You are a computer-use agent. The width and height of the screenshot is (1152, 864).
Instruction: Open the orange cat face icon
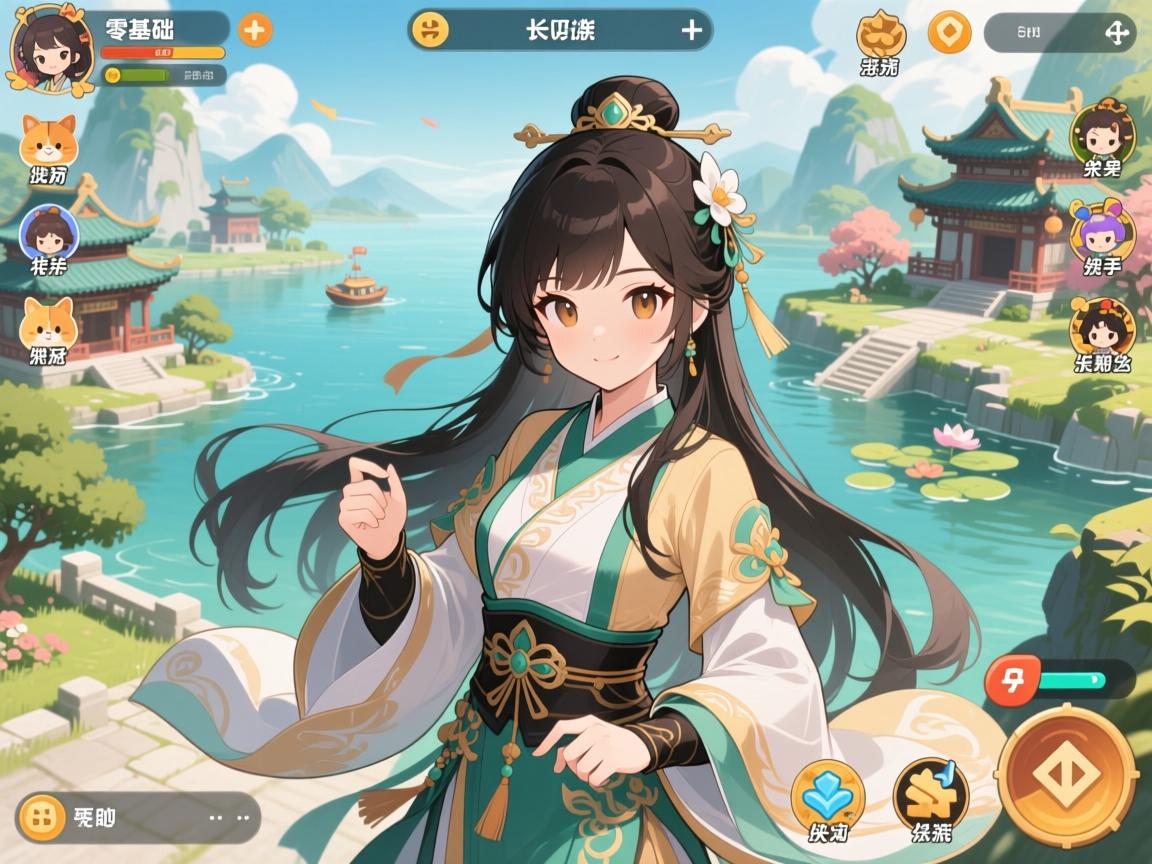[x=48, y=143]
